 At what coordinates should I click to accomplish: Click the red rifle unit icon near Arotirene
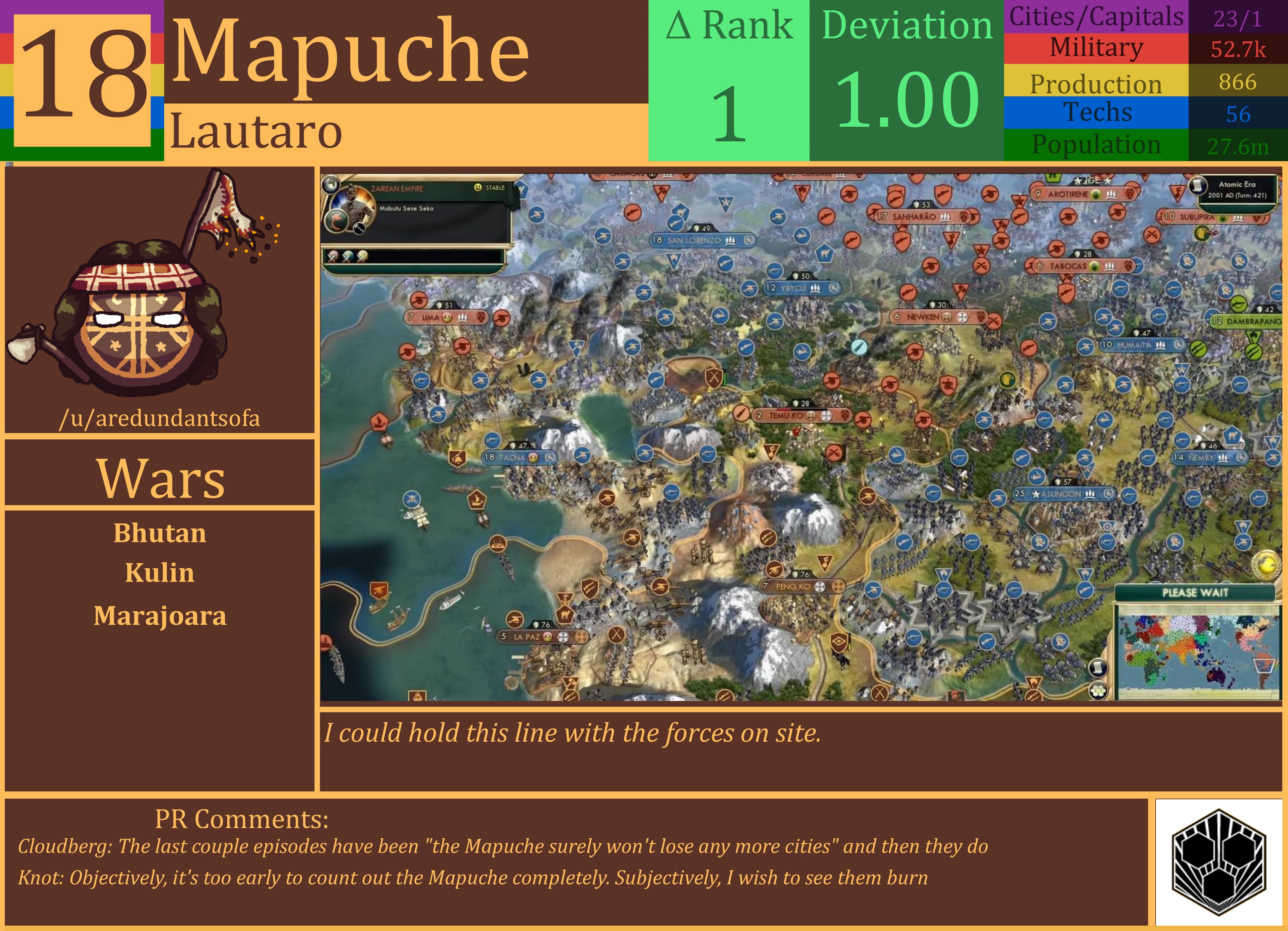[x=1019, y=216]
